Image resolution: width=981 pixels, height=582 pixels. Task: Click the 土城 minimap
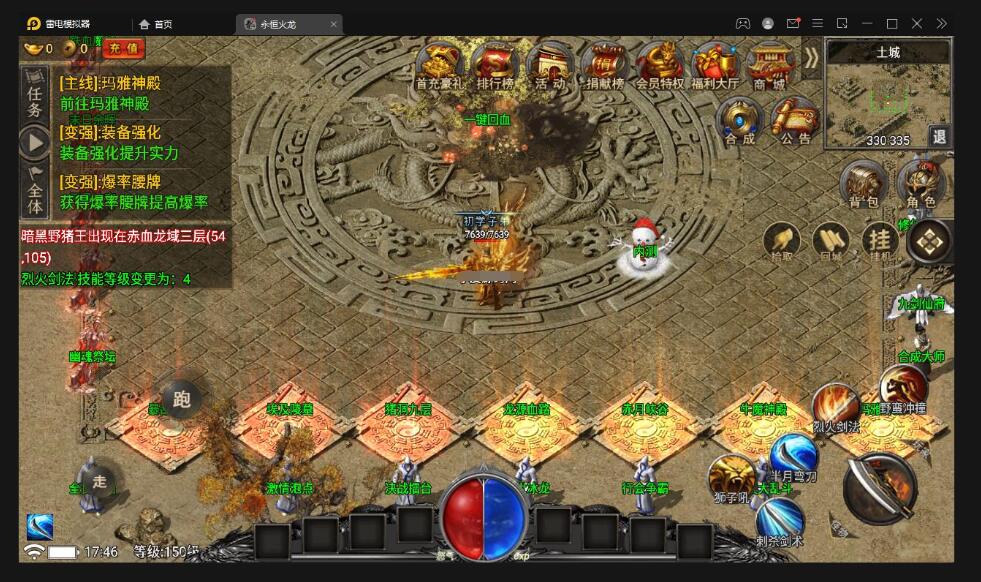tap(884, 97)
